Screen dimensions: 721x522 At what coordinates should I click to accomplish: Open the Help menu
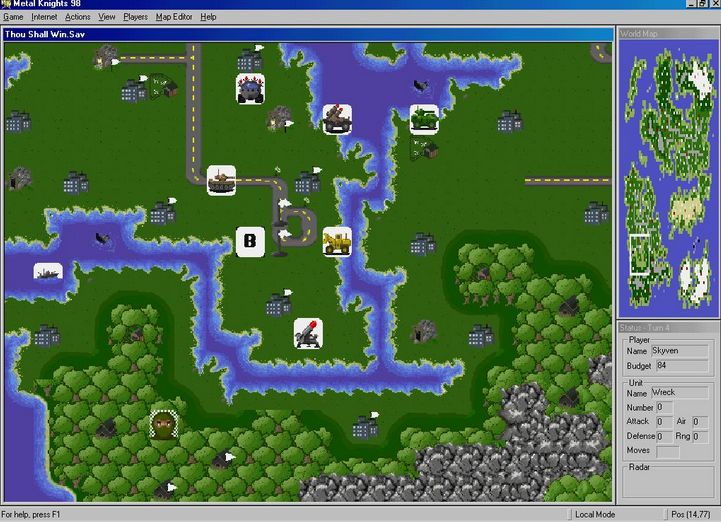point(208,17)
